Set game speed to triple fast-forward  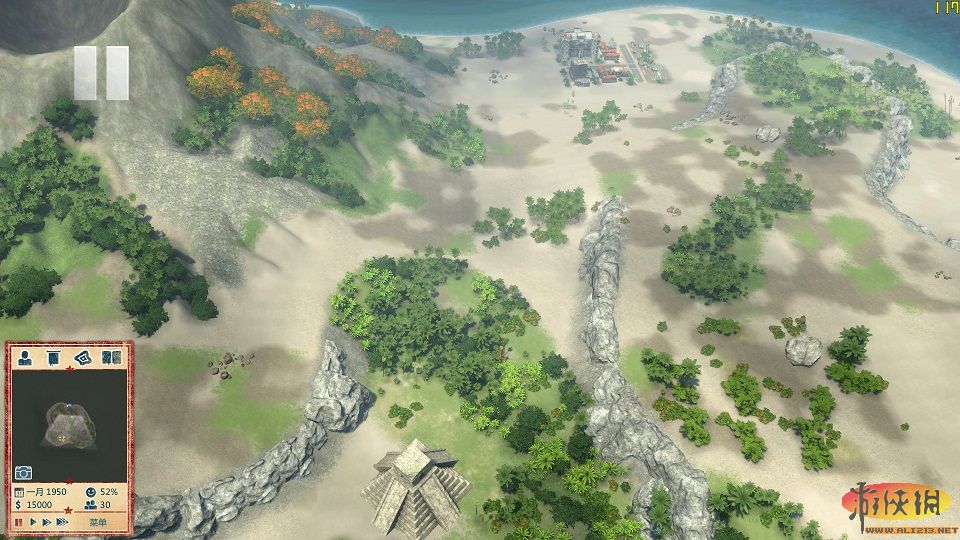(64, 522)
